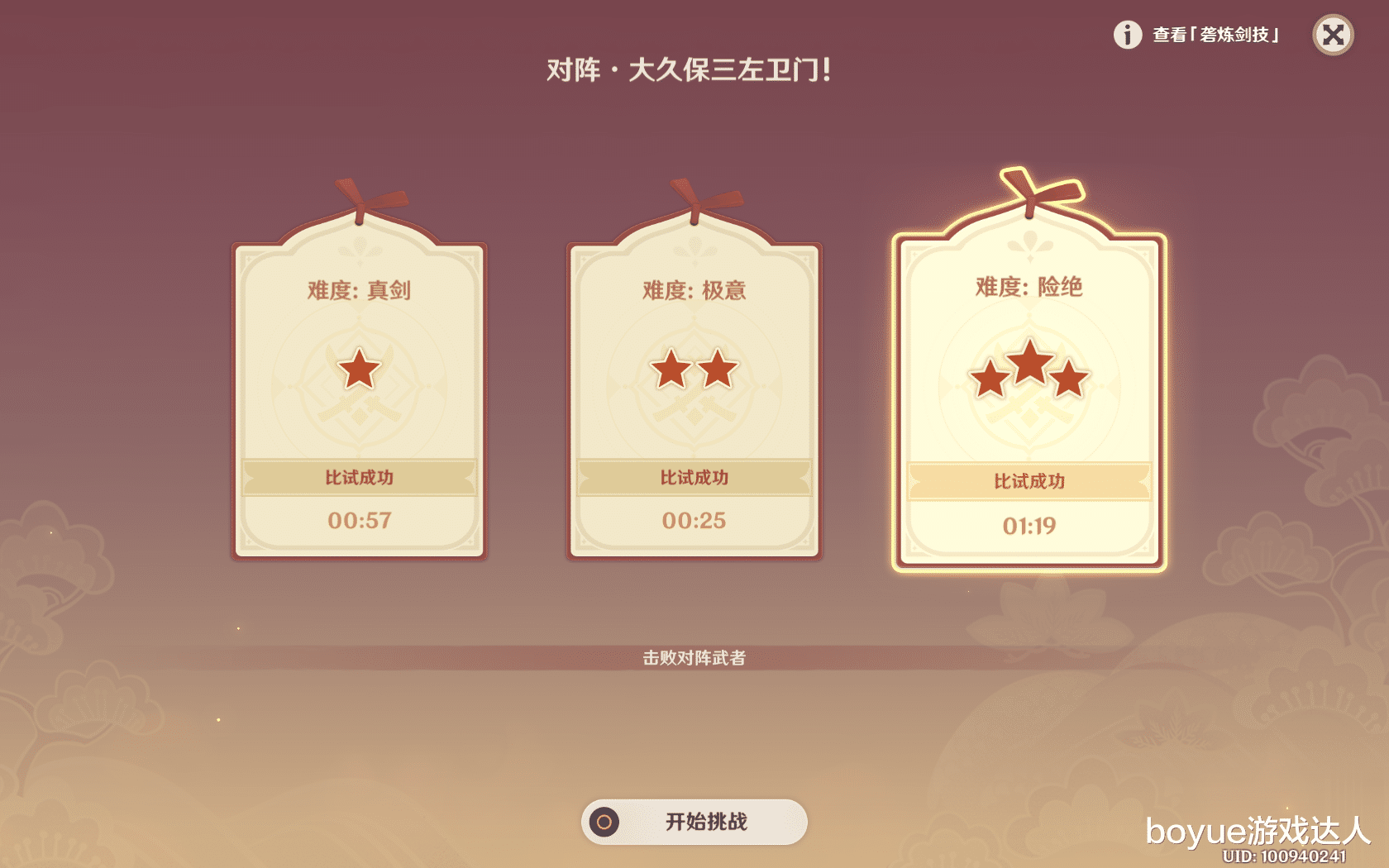Viewport: 1389px width, 868px height.
Task: Click the crossed swords emblem on 极意 card
Action: pyautogui.click(x=694, y=411)
